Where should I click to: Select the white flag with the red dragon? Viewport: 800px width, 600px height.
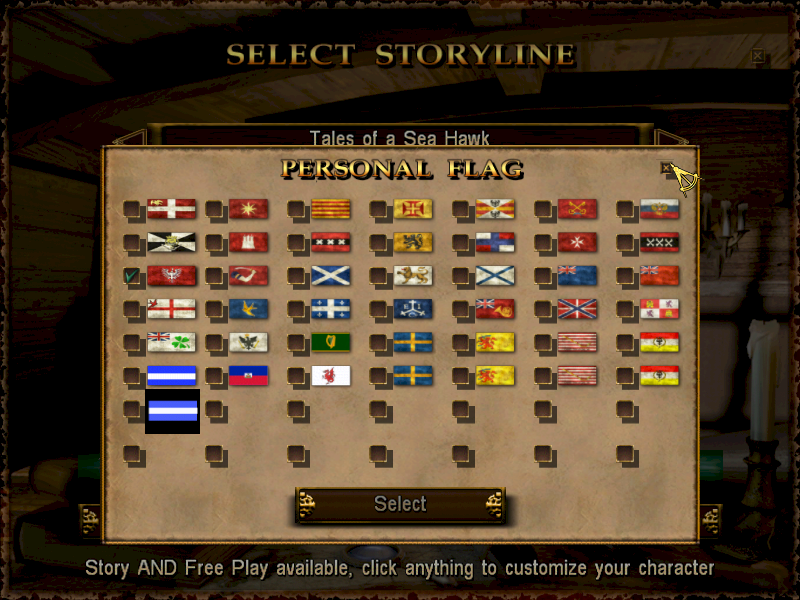point(329,376)
